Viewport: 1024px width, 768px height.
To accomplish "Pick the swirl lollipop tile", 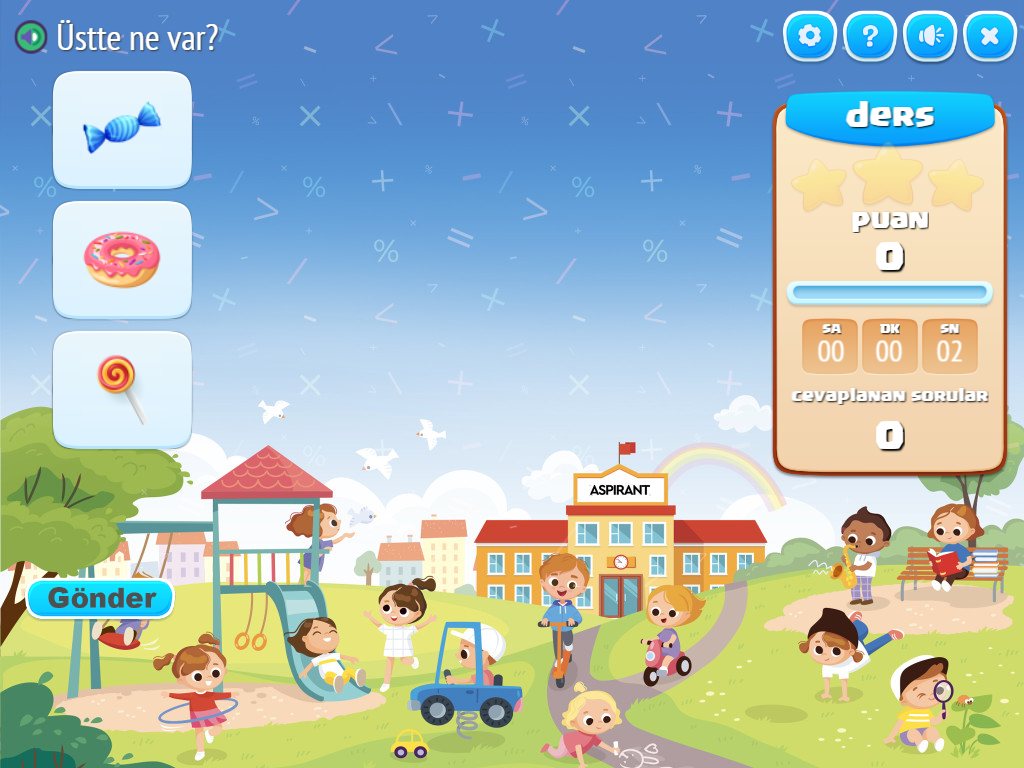I will pyautogui.click(x=122, y=389).
